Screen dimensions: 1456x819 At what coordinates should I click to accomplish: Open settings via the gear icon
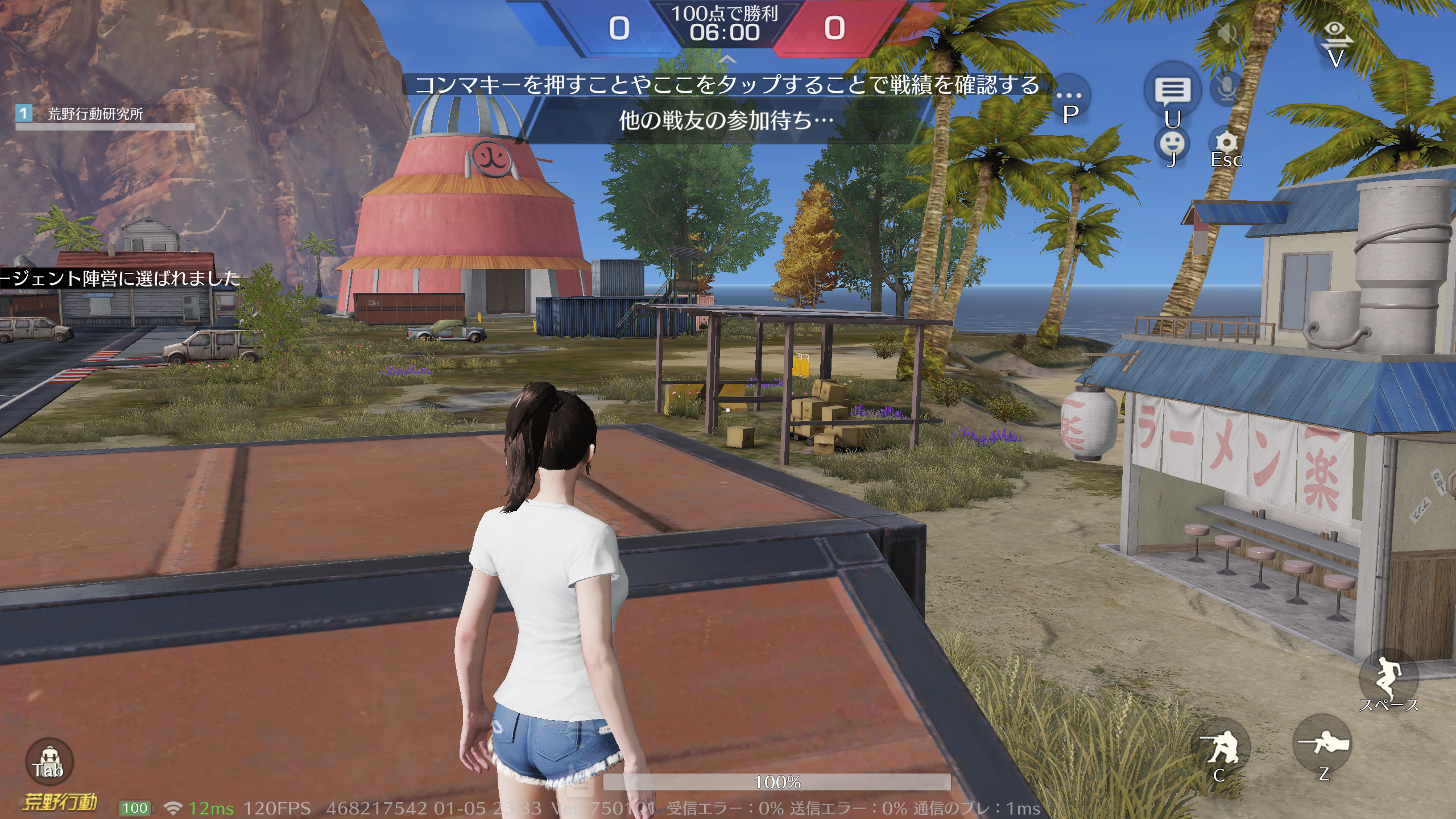[1226, 143]
